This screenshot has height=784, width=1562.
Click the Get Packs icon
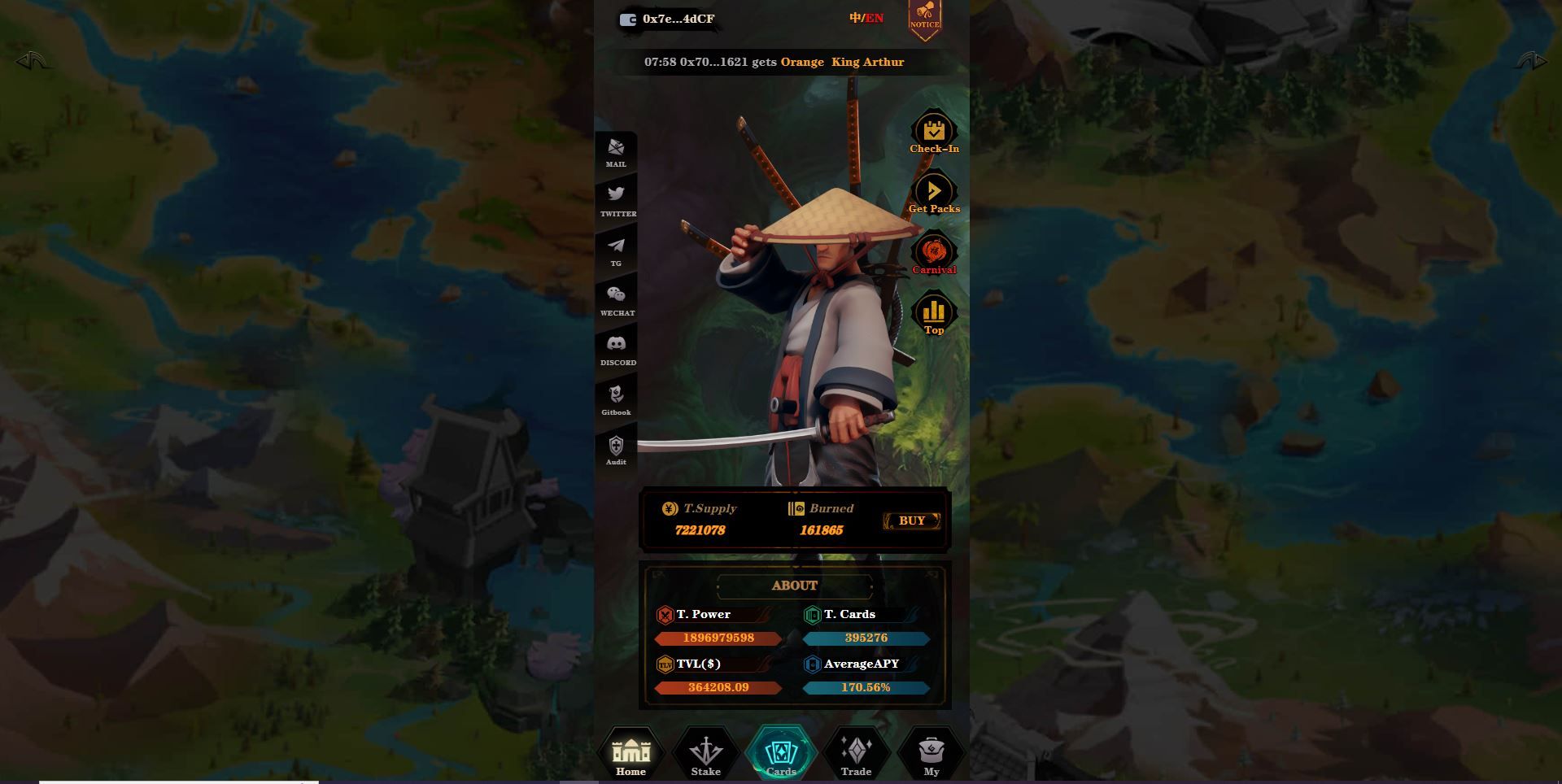(934, 194)
